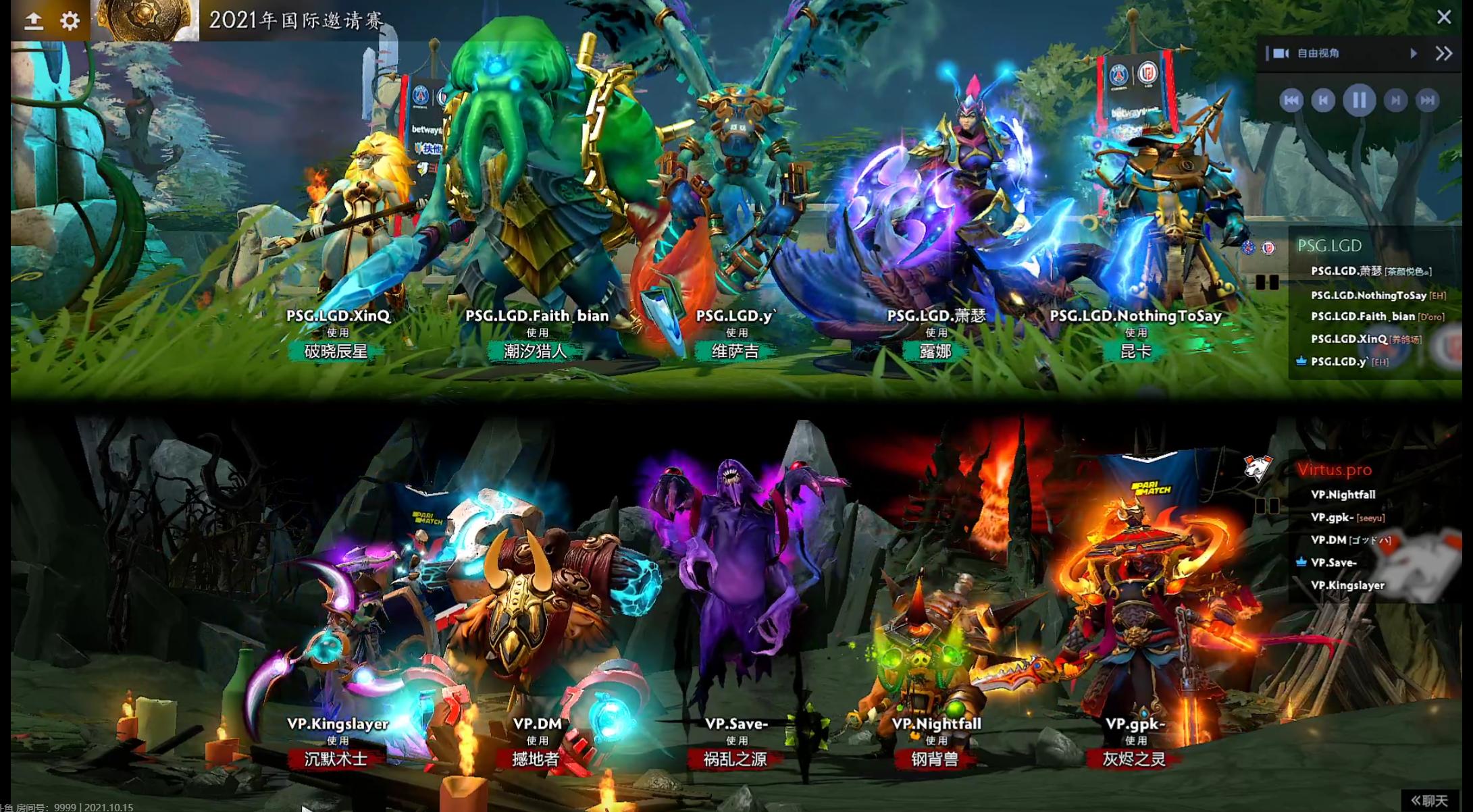Close the replay window with the X

click(1445, 18)
